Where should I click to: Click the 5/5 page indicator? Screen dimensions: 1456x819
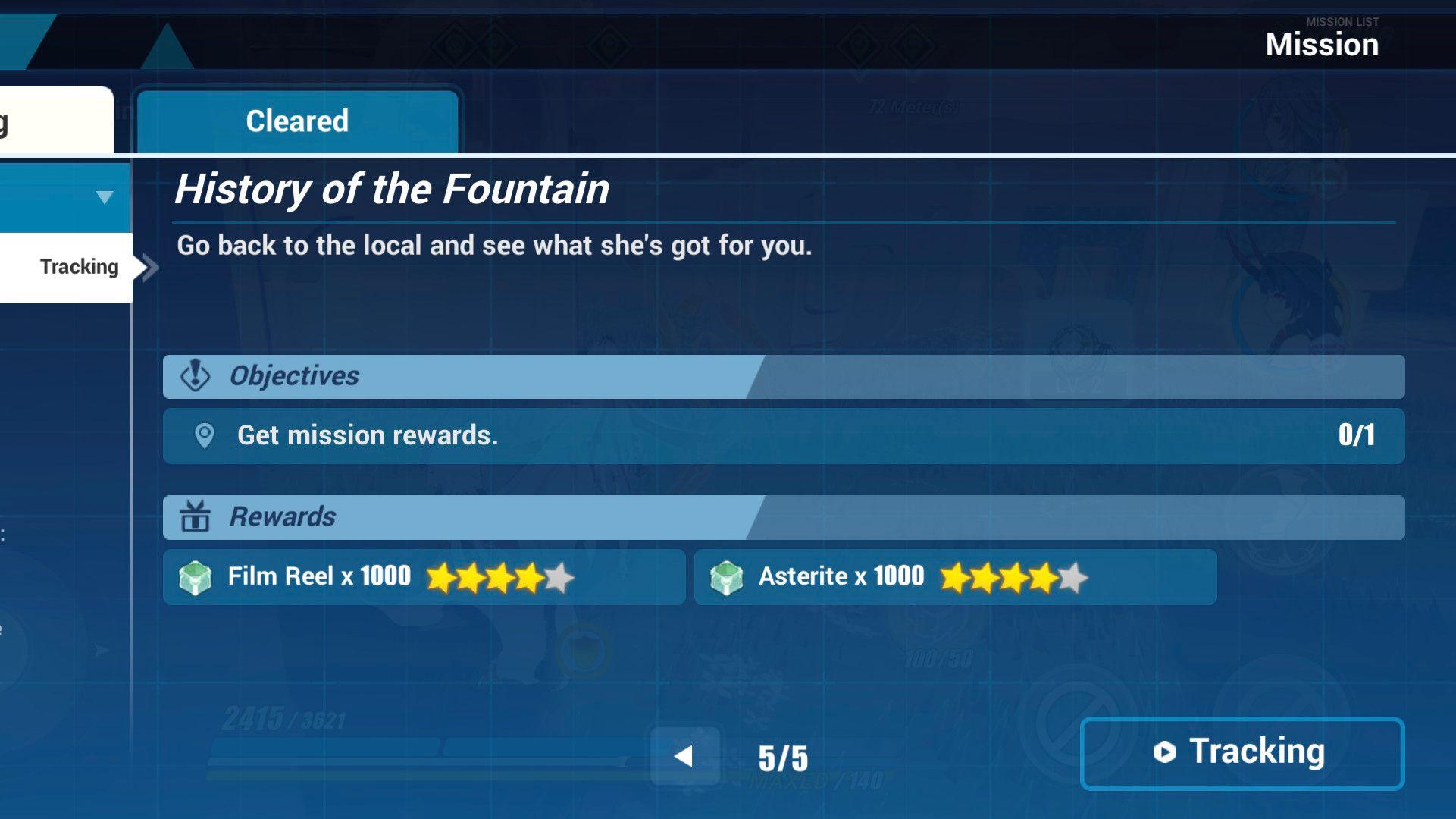tap(782, 755)
